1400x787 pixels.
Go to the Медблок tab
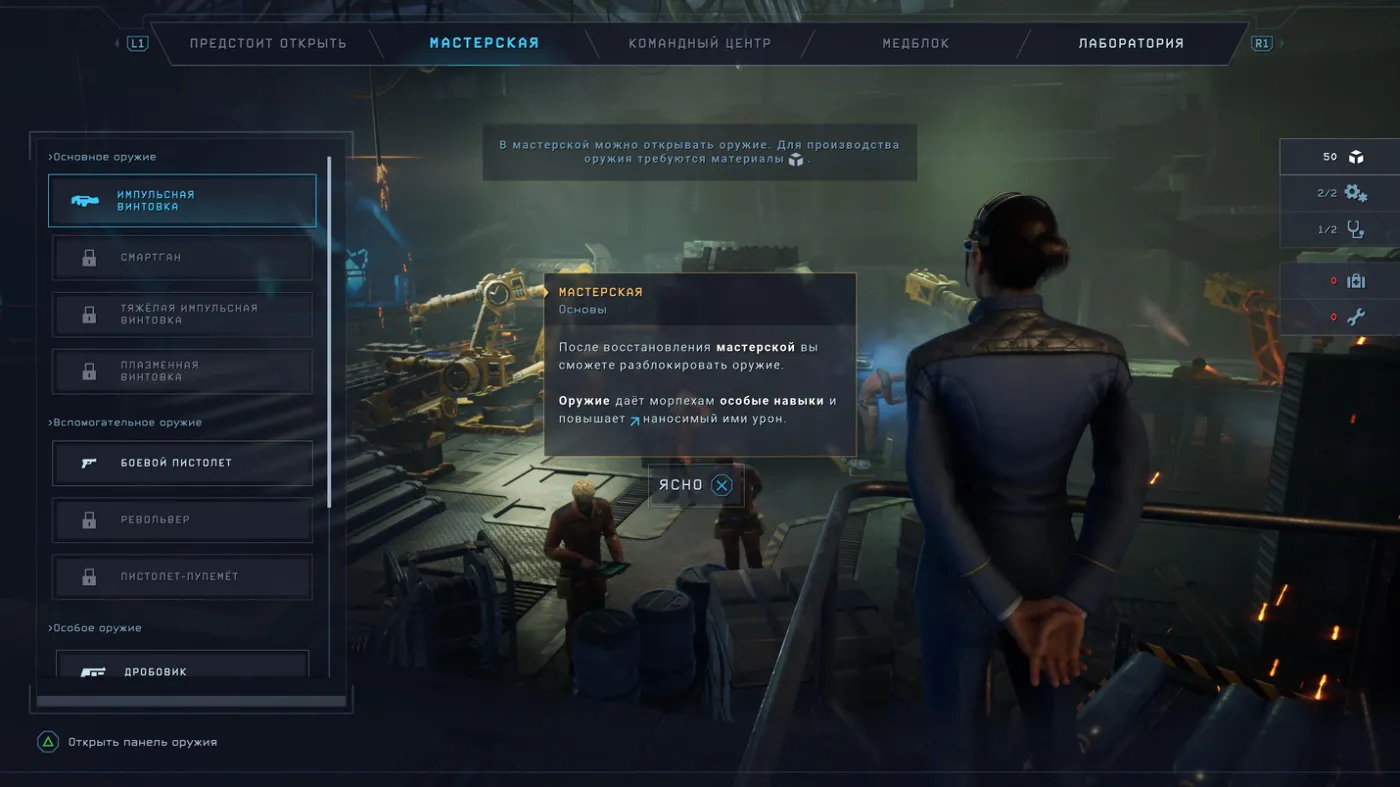(x=915, y=44)
